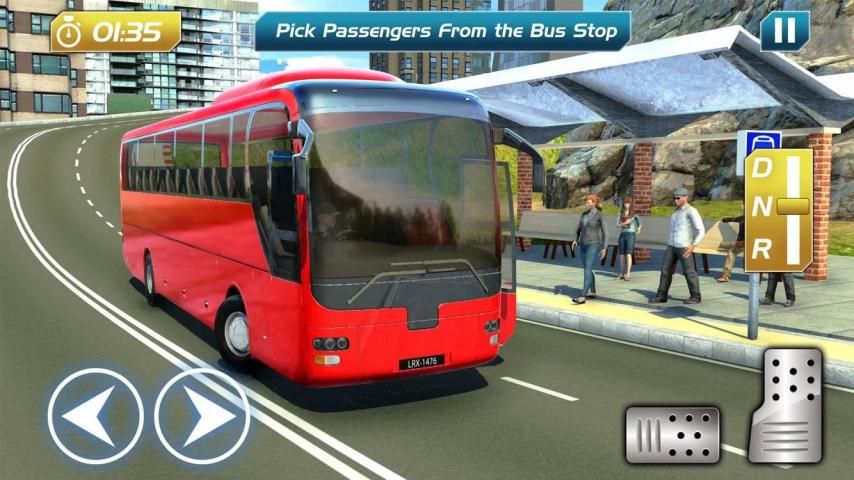The width and height of the screenshot is (854, 480).
Task: Tap the brake pedal
Action: [672, 434]
